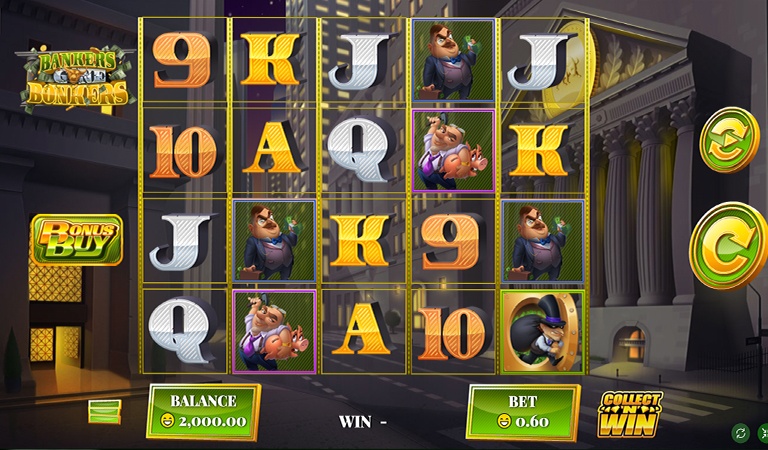Open the stacked green bars menu
The image size is (768, 450).
104,411
